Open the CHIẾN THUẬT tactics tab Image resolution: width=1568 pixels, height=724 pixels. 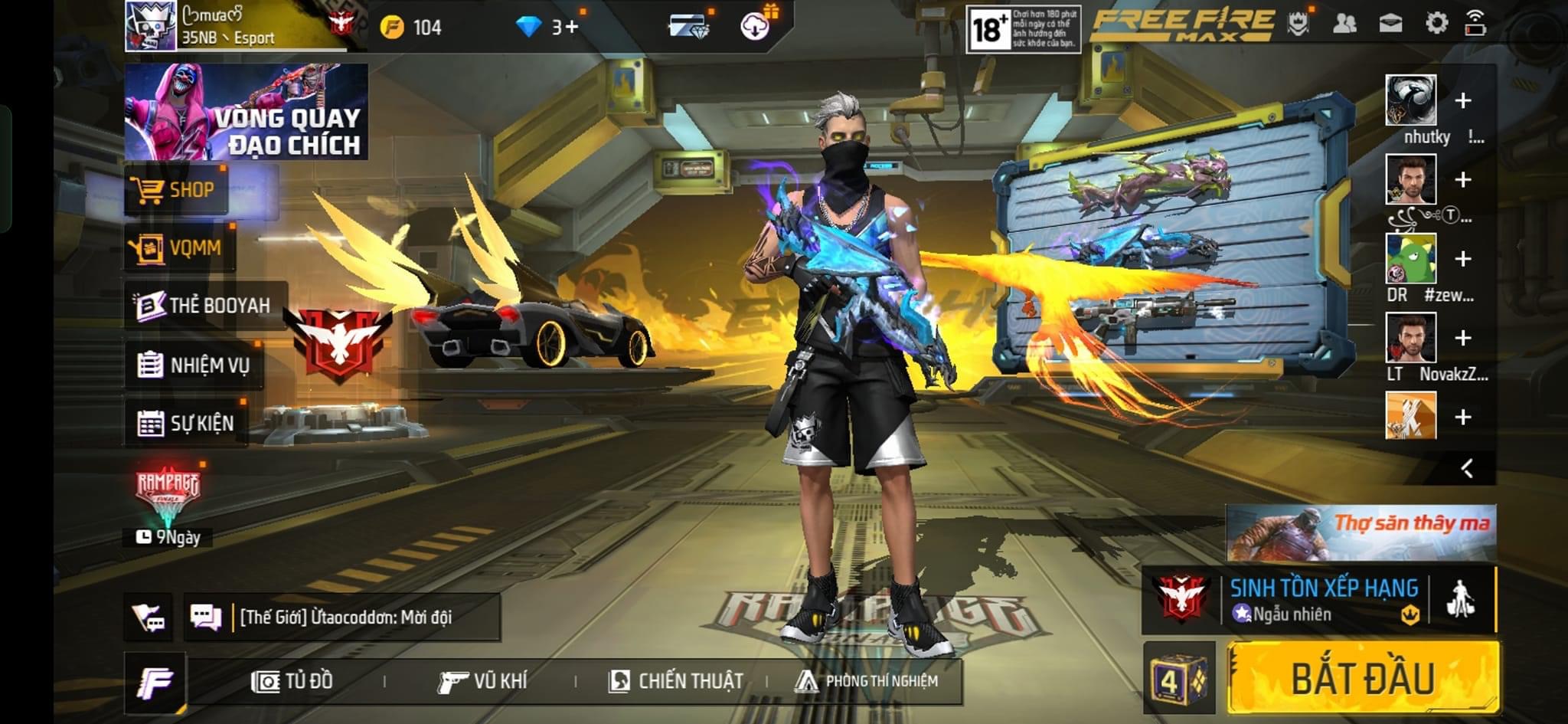[x=675, y=680]
